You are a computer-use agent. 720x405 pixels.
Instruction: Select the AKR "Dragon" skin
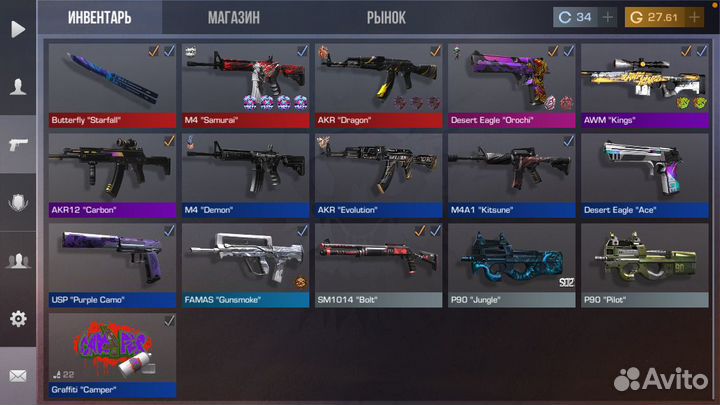click(x=378, y=84)
